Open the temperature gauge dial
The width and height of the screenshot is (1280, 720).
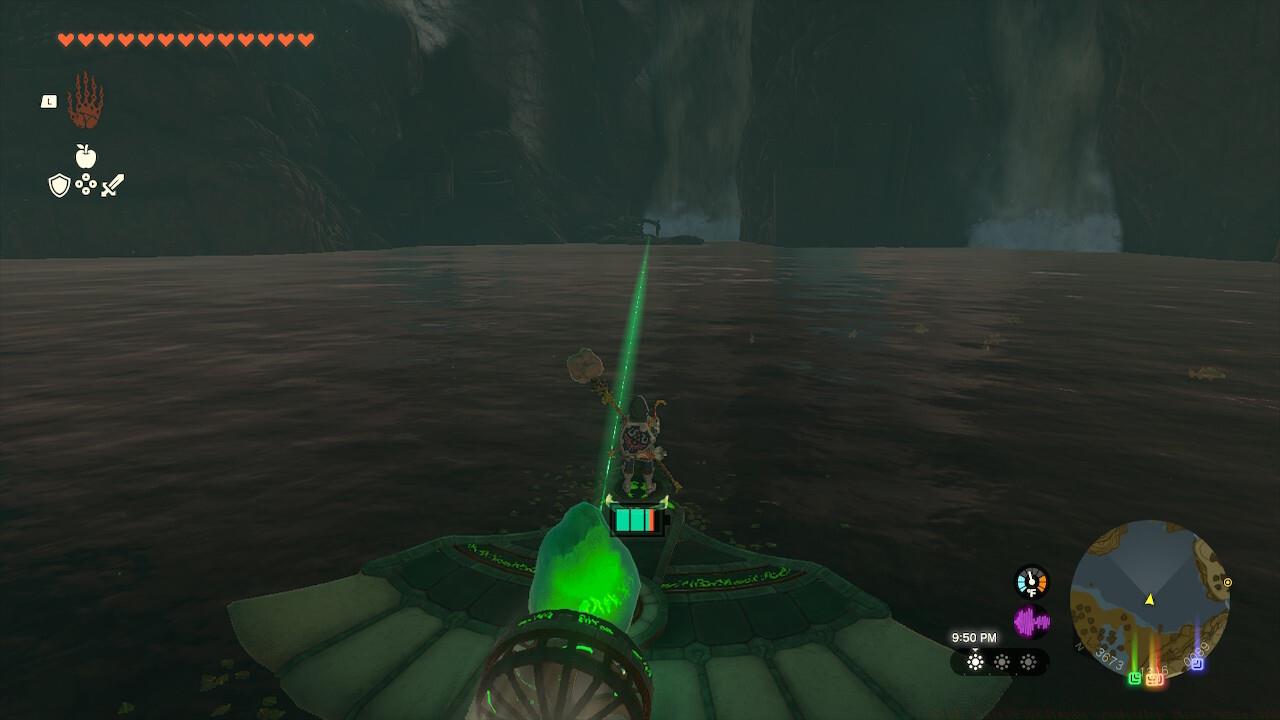coord(1031,581)
